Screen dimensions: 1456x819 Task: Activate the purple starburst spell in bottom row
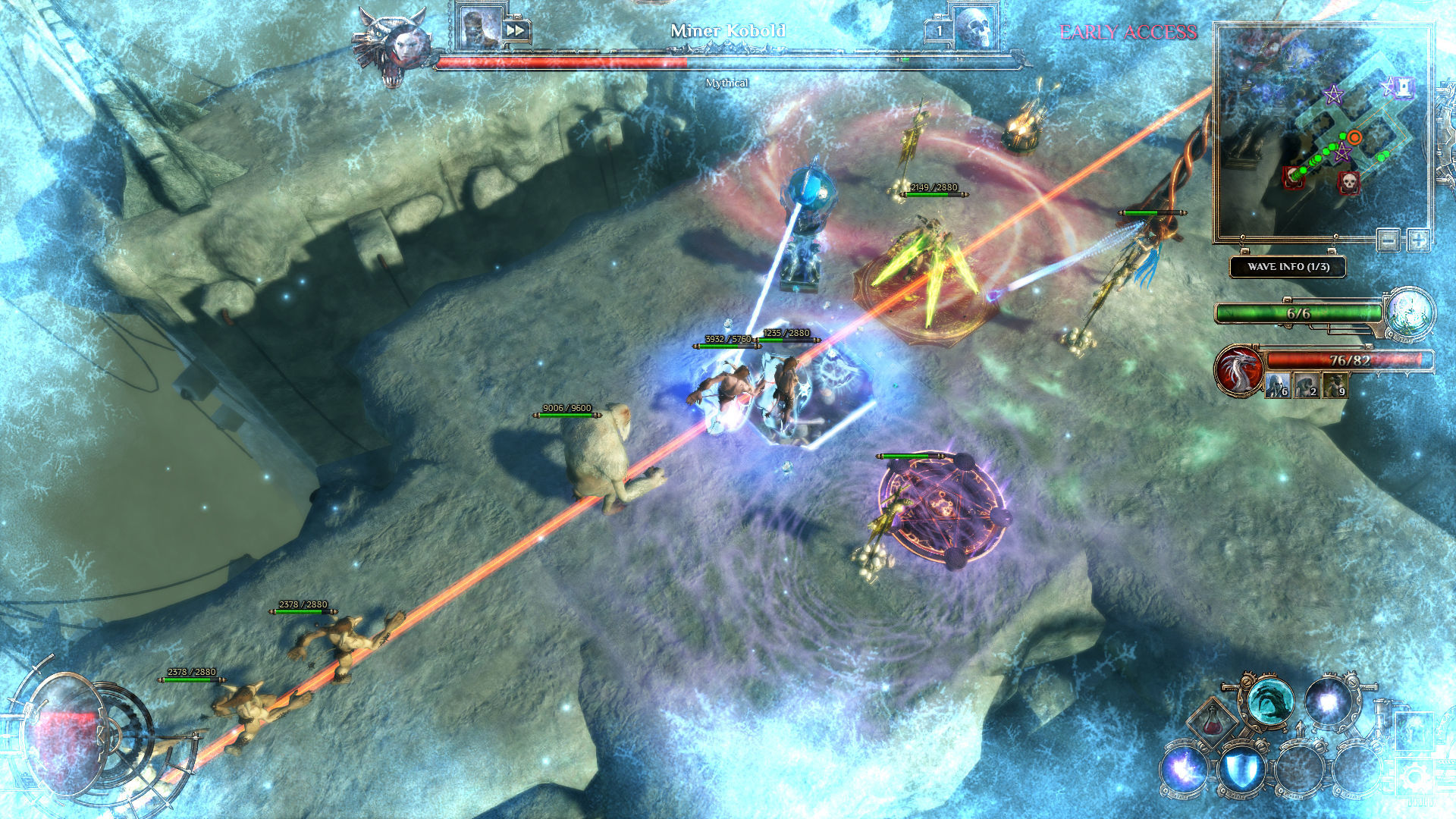click(x=1185, y=770)
